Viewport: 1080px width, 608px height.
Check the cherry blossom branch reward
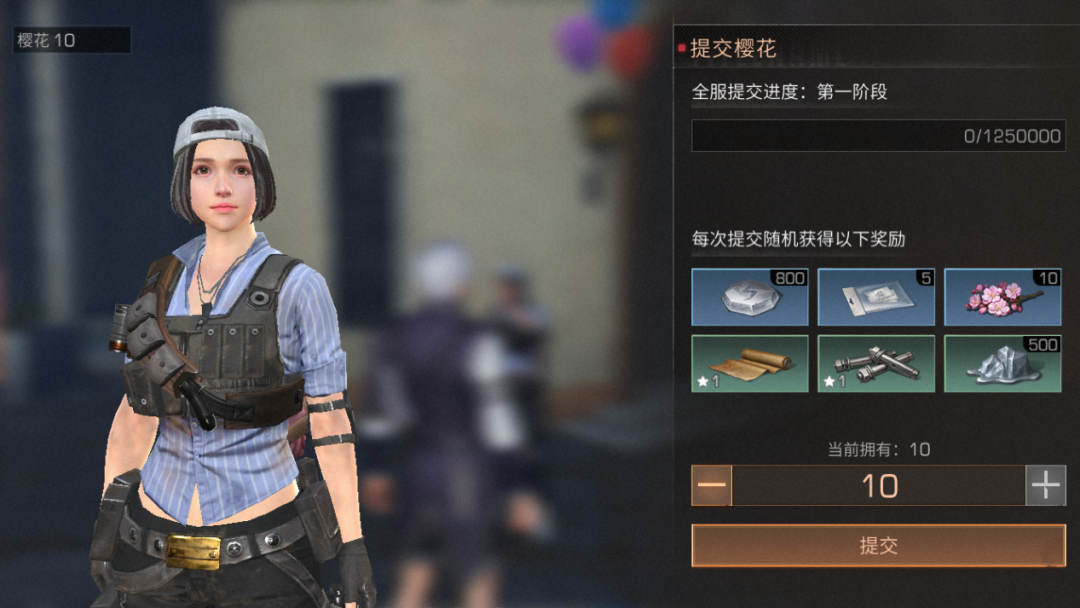coord(1002,297)
